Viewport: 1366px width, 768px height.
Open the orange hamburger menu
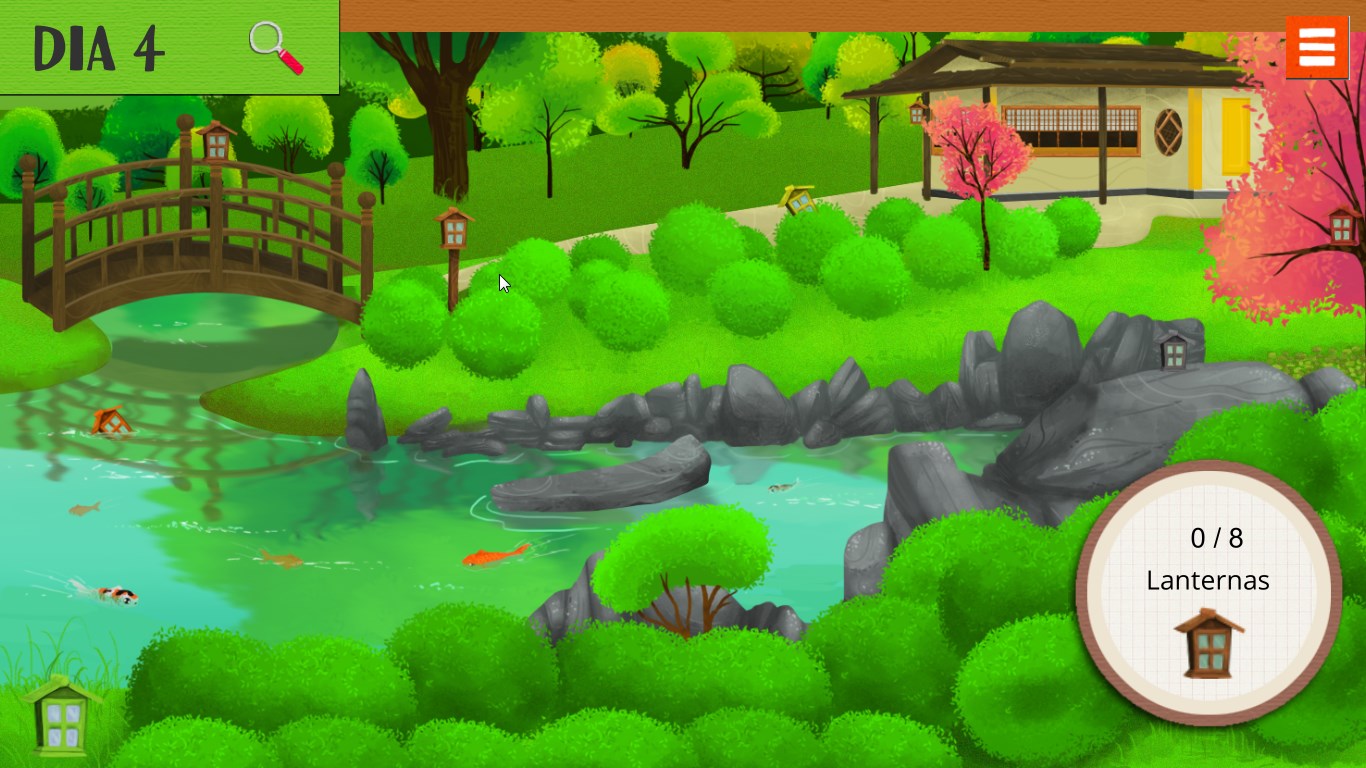pos(1317,45)
